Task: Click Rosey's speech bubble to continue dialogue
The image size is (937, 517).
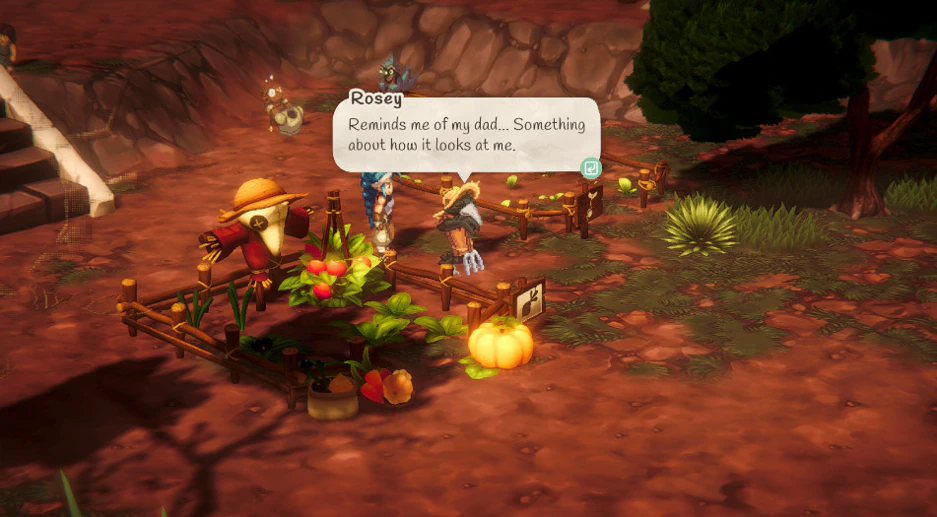Action: tap(466, 136)
